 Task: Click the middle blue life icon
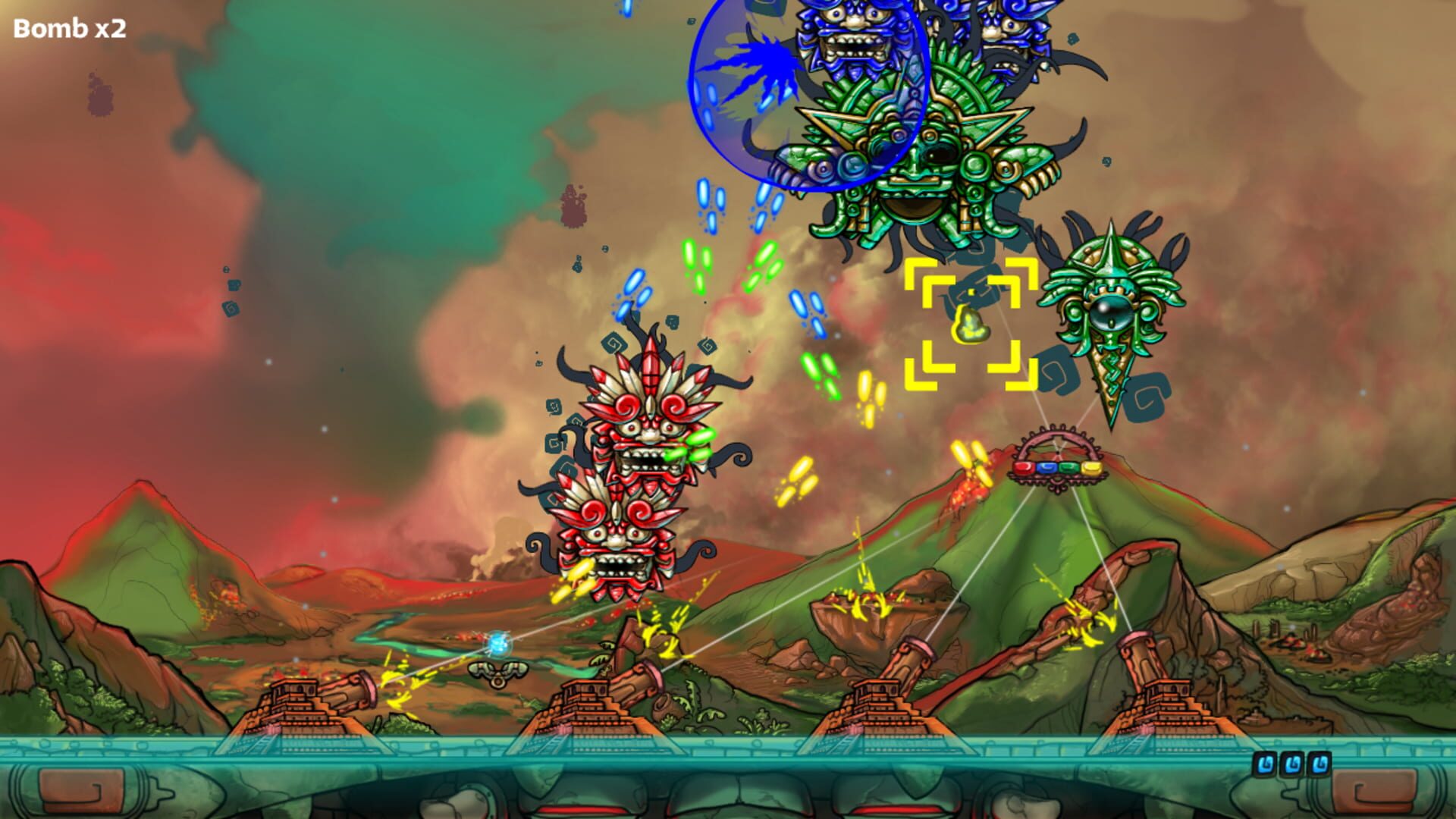pyautogui.click(x=1292, y=764)
